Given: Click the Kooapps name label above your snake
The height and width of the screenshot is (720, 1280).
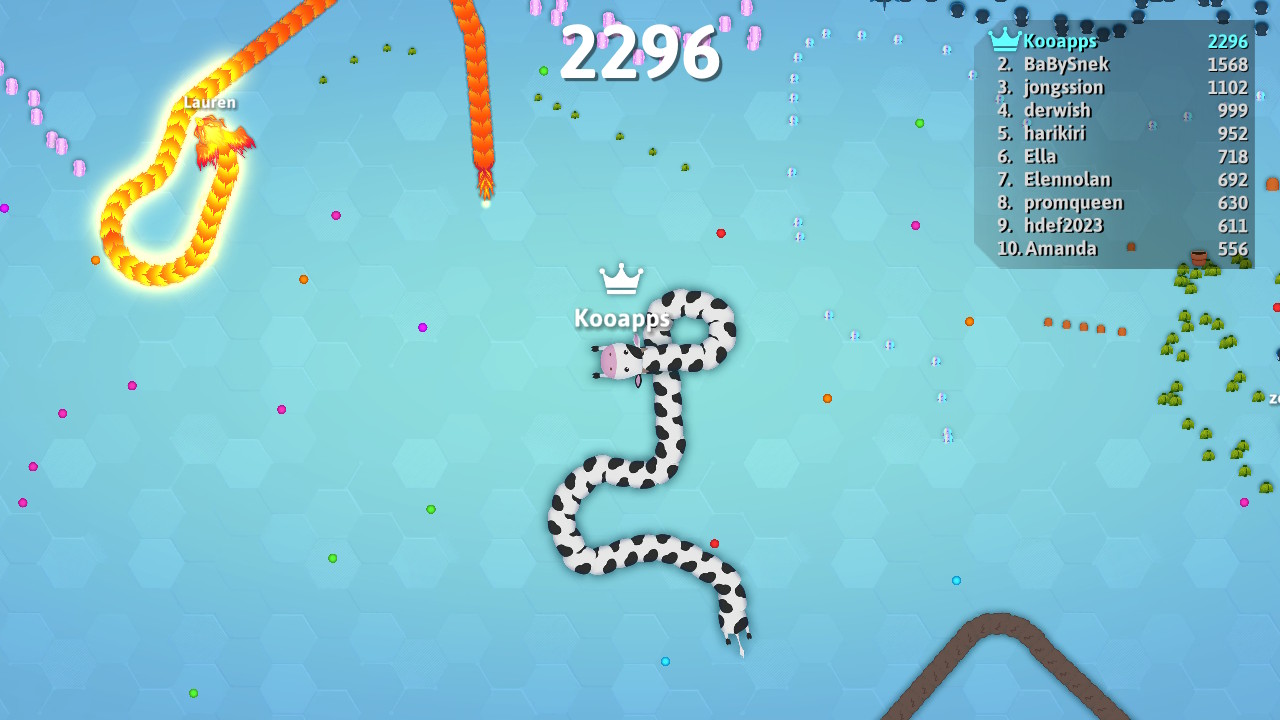Looking at the screenshot, I should tap(622, 318).
